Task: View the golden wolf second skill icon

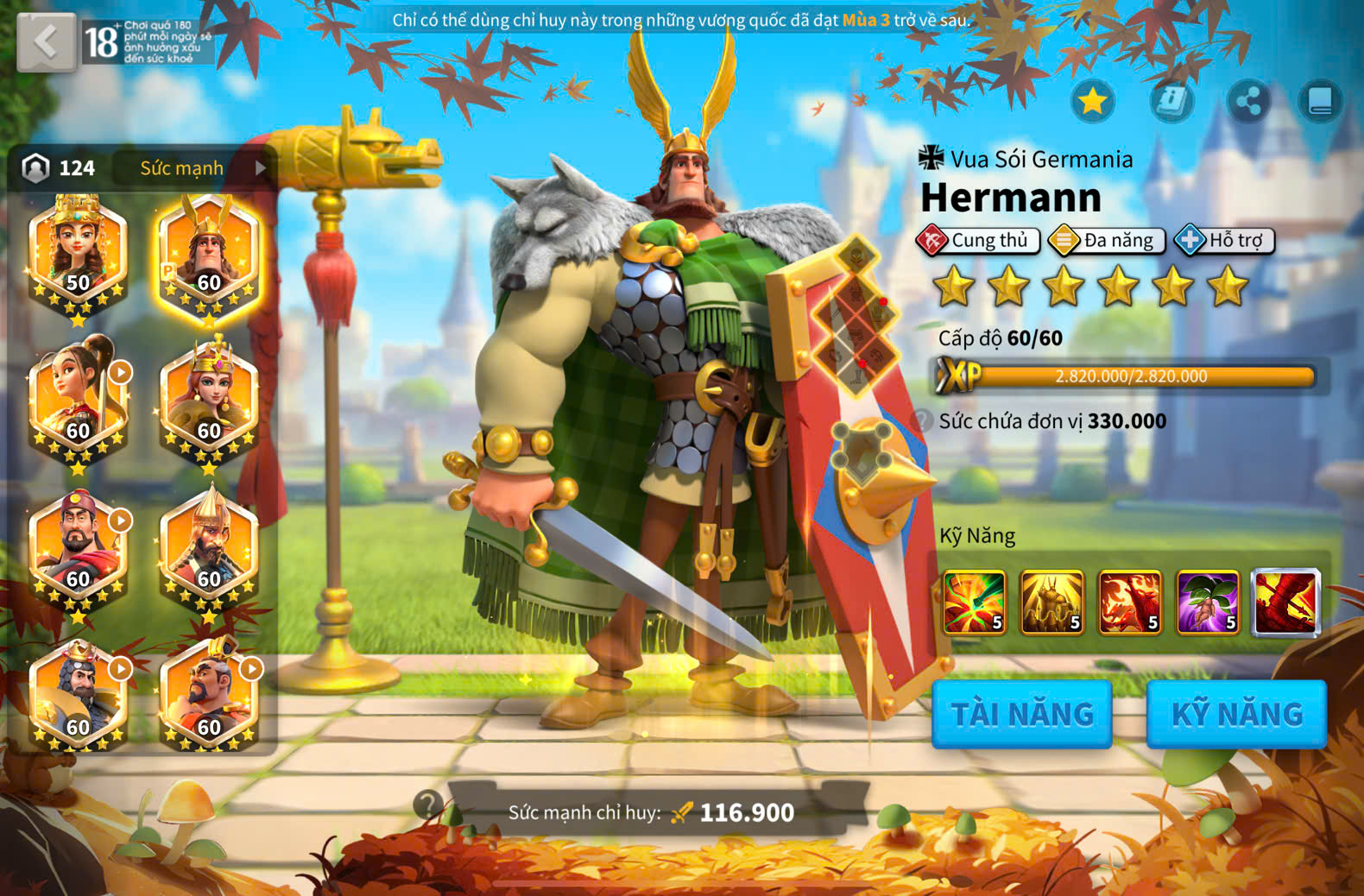Action: (1051, 603)
